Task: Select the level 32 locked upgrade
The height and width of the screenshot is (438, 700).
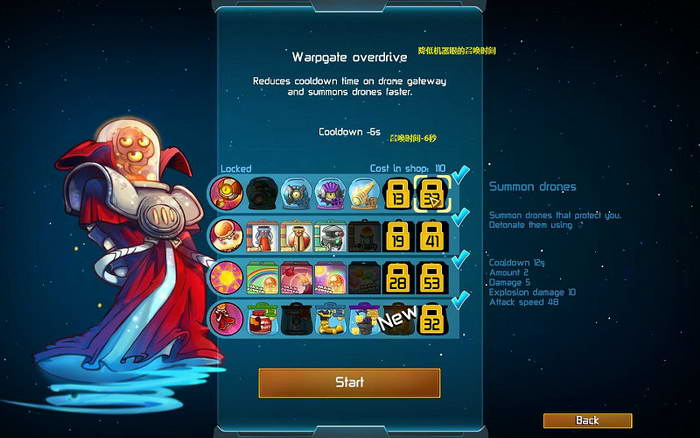Action: [x=433, y=319]
